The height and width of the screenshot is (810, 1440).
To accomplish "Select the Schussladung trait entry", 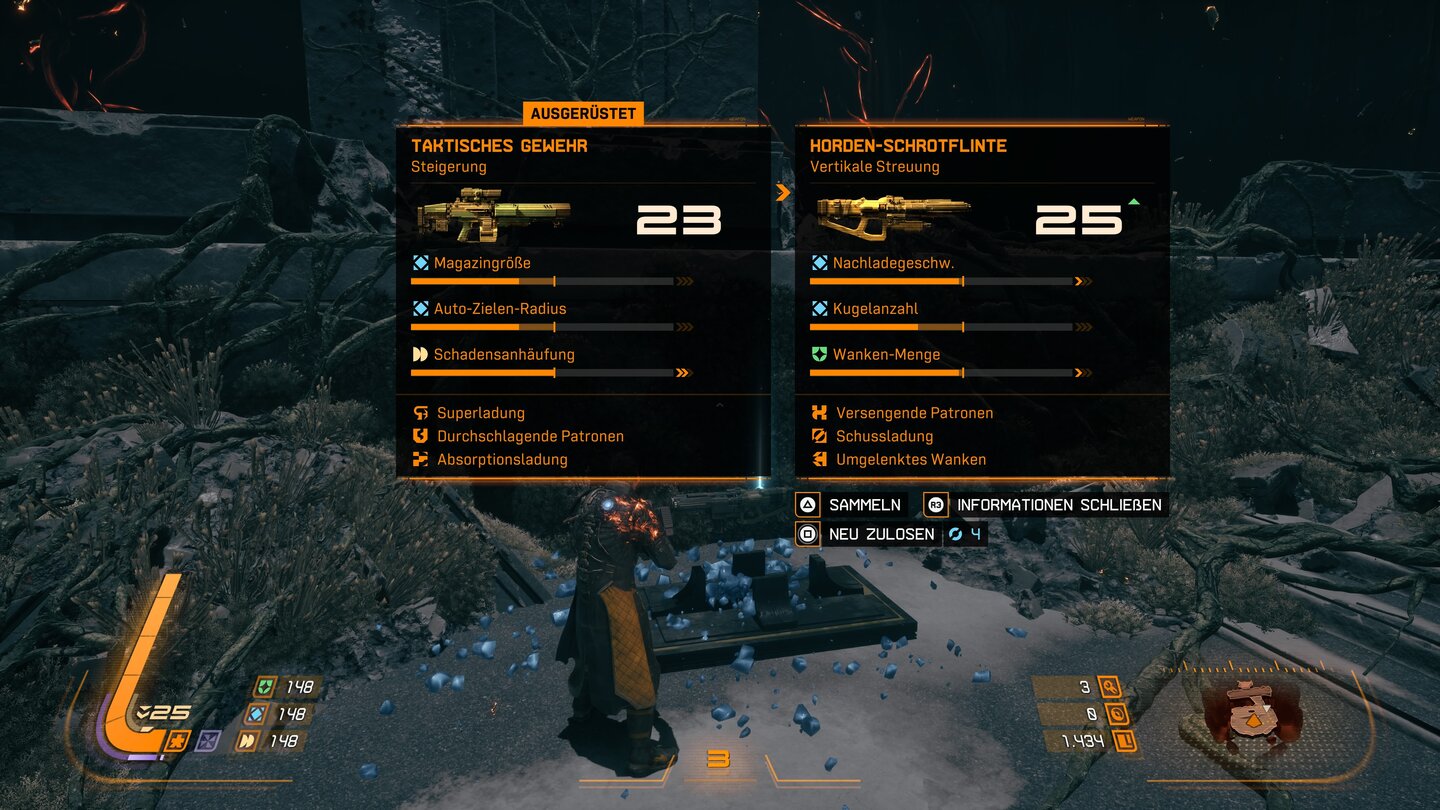I will [884, 436].
